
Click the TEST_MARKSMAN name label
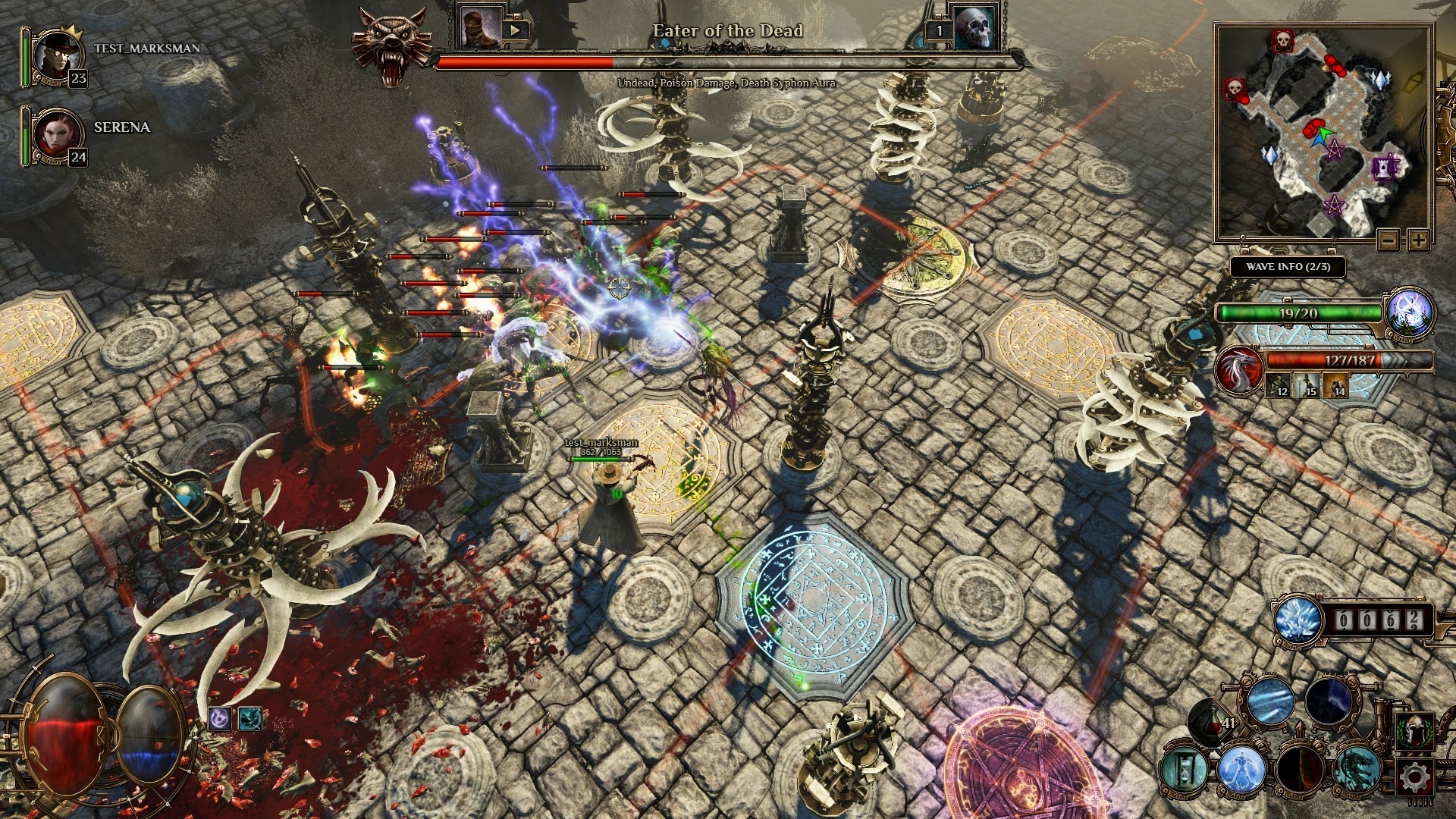coord(148,49)
